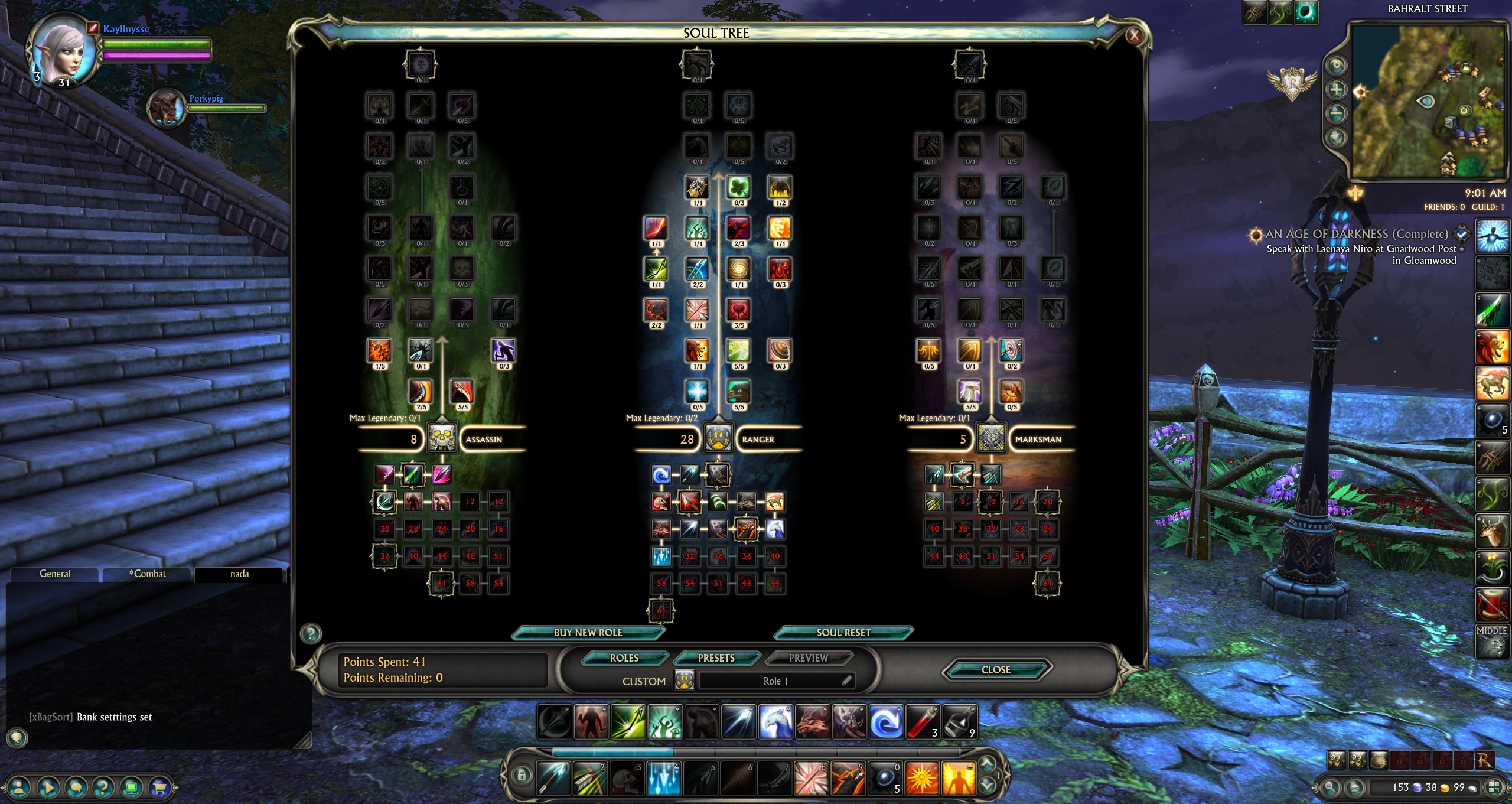The width and height of the screenshot is (1512, 804).
Task: Click the Soul Reset button
Action: tap(843, 632)
